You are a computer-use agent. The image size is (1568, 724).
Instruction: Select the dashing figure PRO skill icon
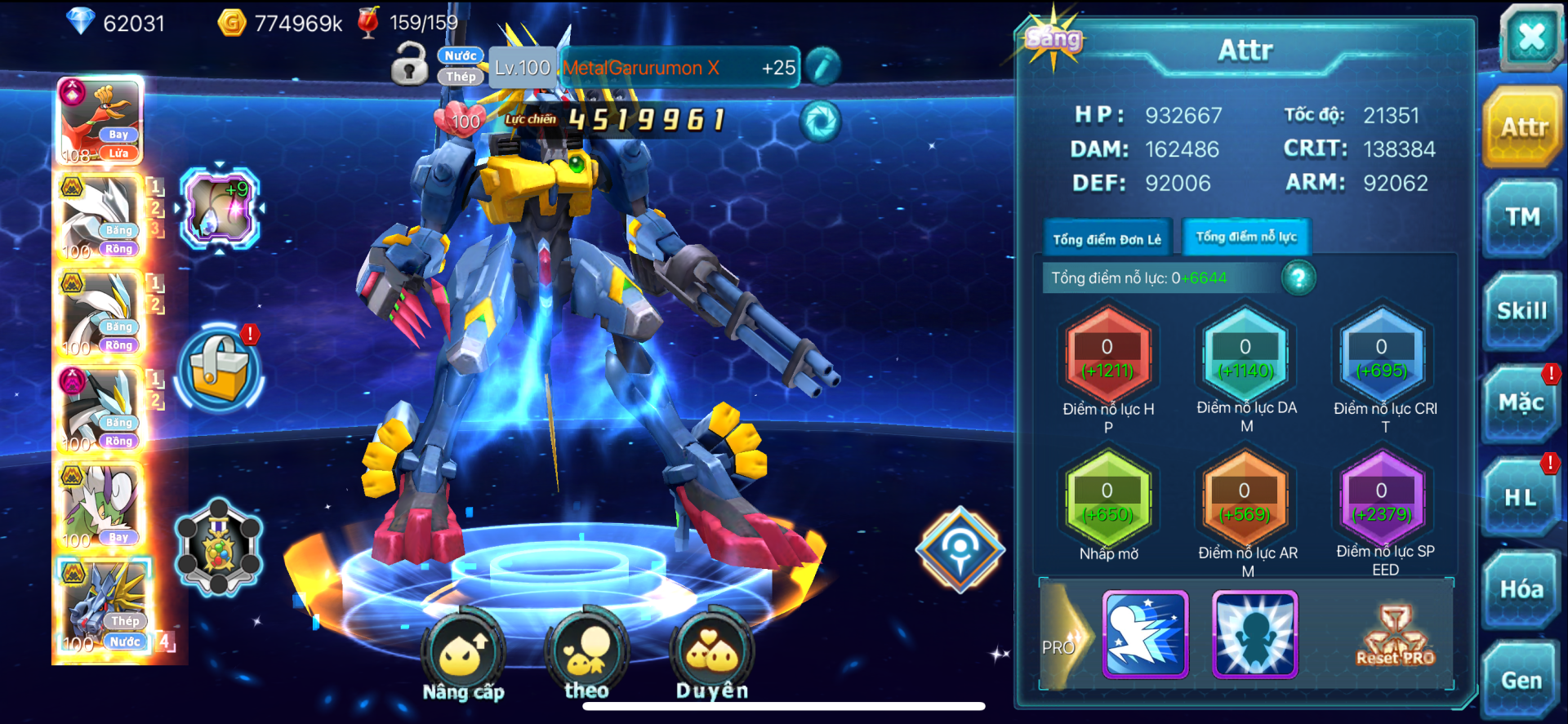pyautogui.click(x=1145, y=635)
